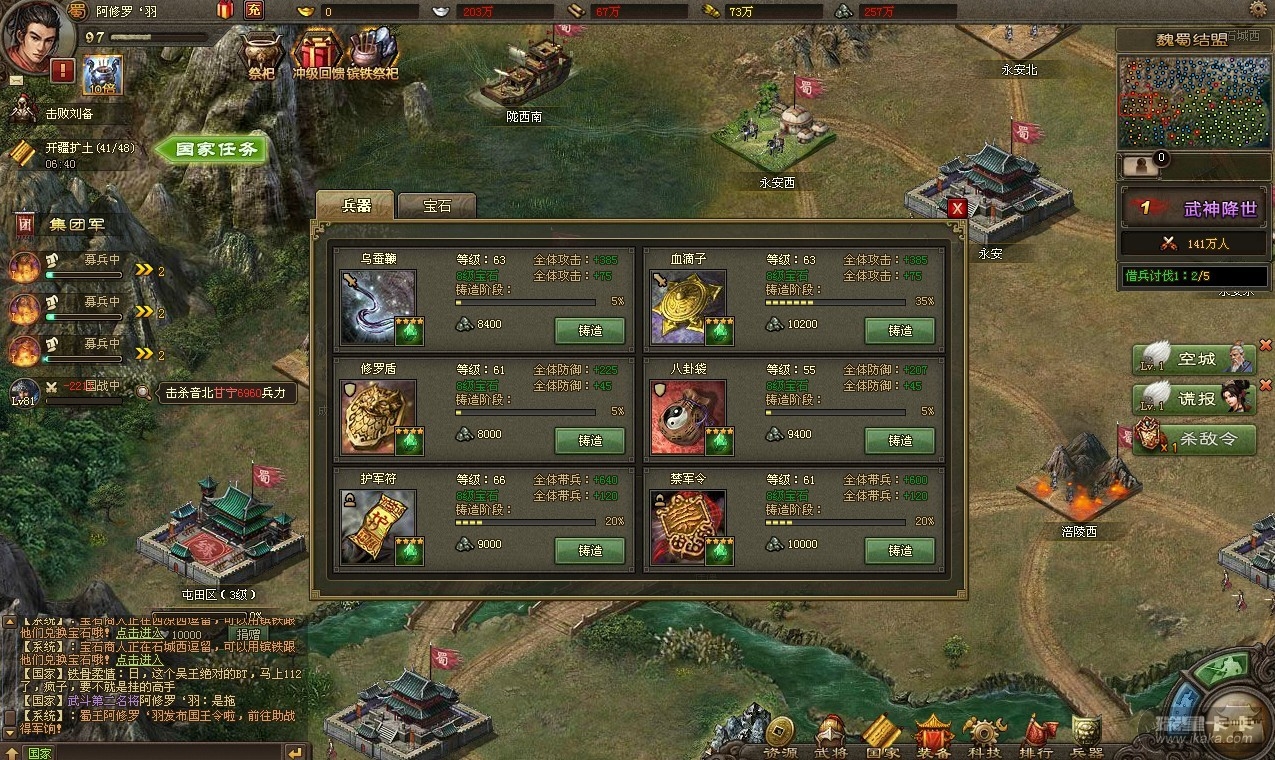
Task: Open the 武将 menu in bottom bar
Action: pyautogui.click(x=830, y=737)
